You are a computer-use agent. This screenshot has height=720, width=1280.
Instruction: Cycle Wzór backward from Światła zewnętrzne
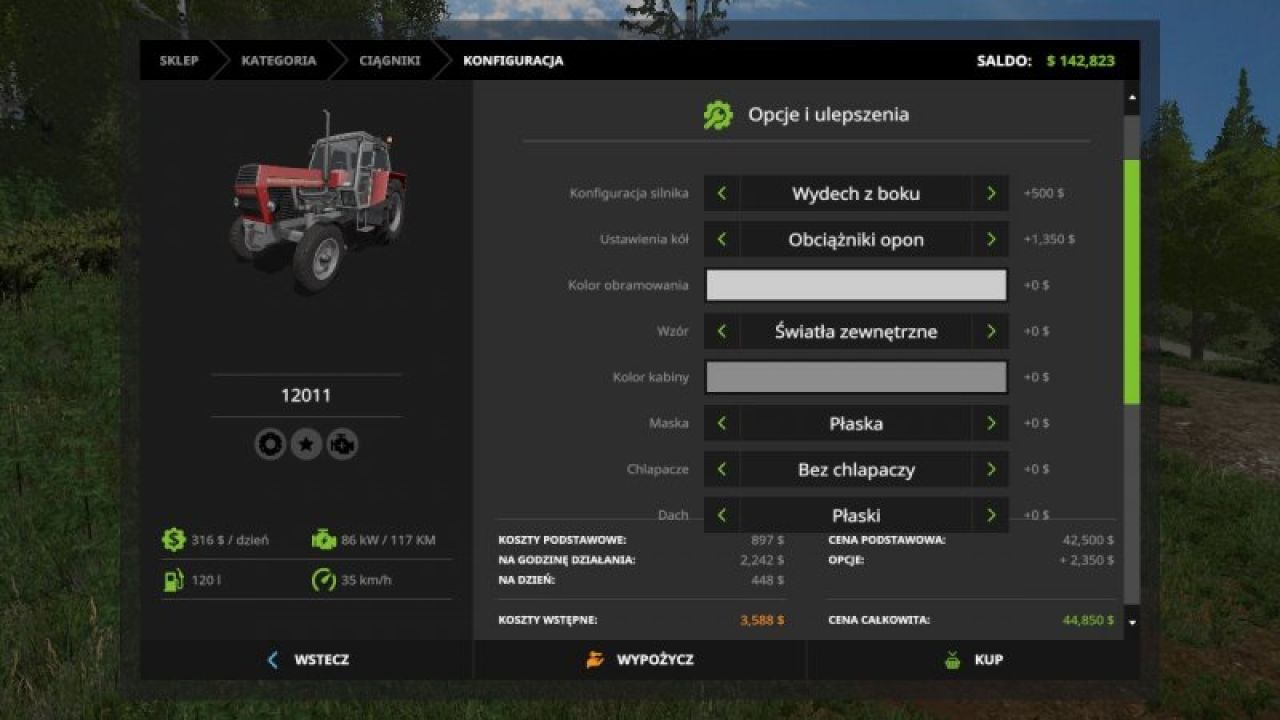[x=722, y=331]
